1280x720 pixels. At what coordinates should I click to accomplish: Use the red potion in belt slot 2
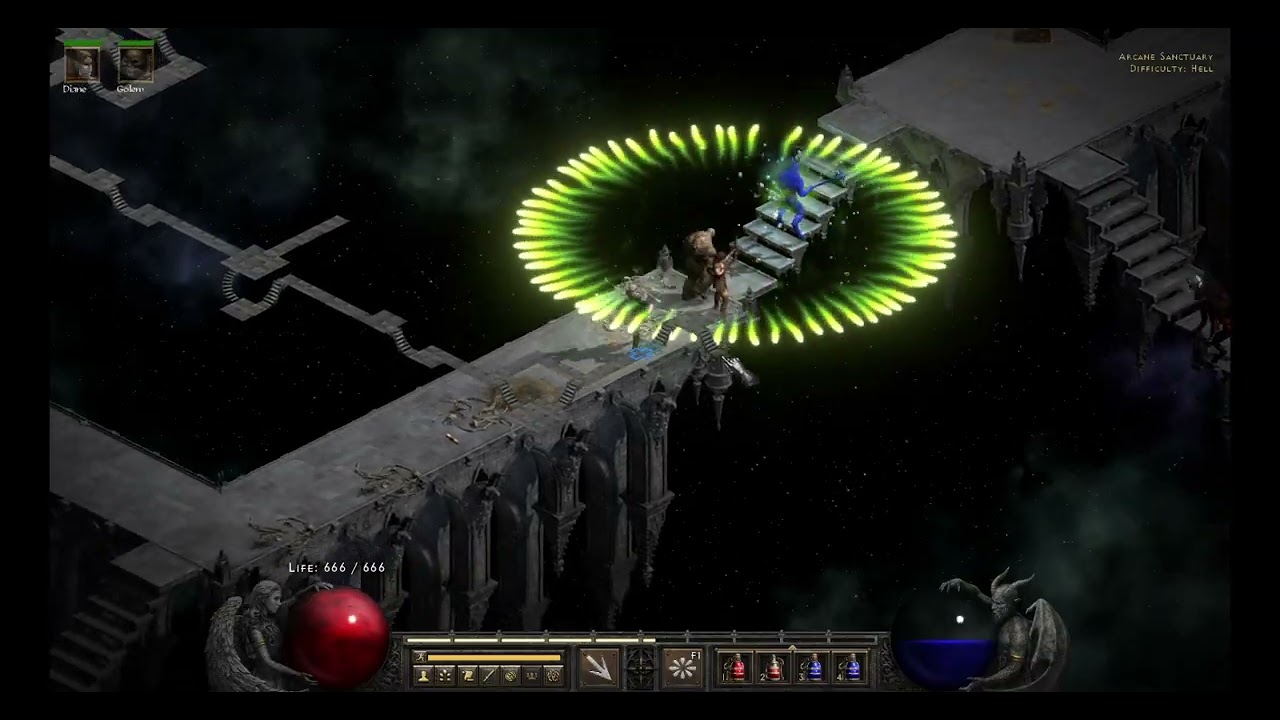[774, 667]
